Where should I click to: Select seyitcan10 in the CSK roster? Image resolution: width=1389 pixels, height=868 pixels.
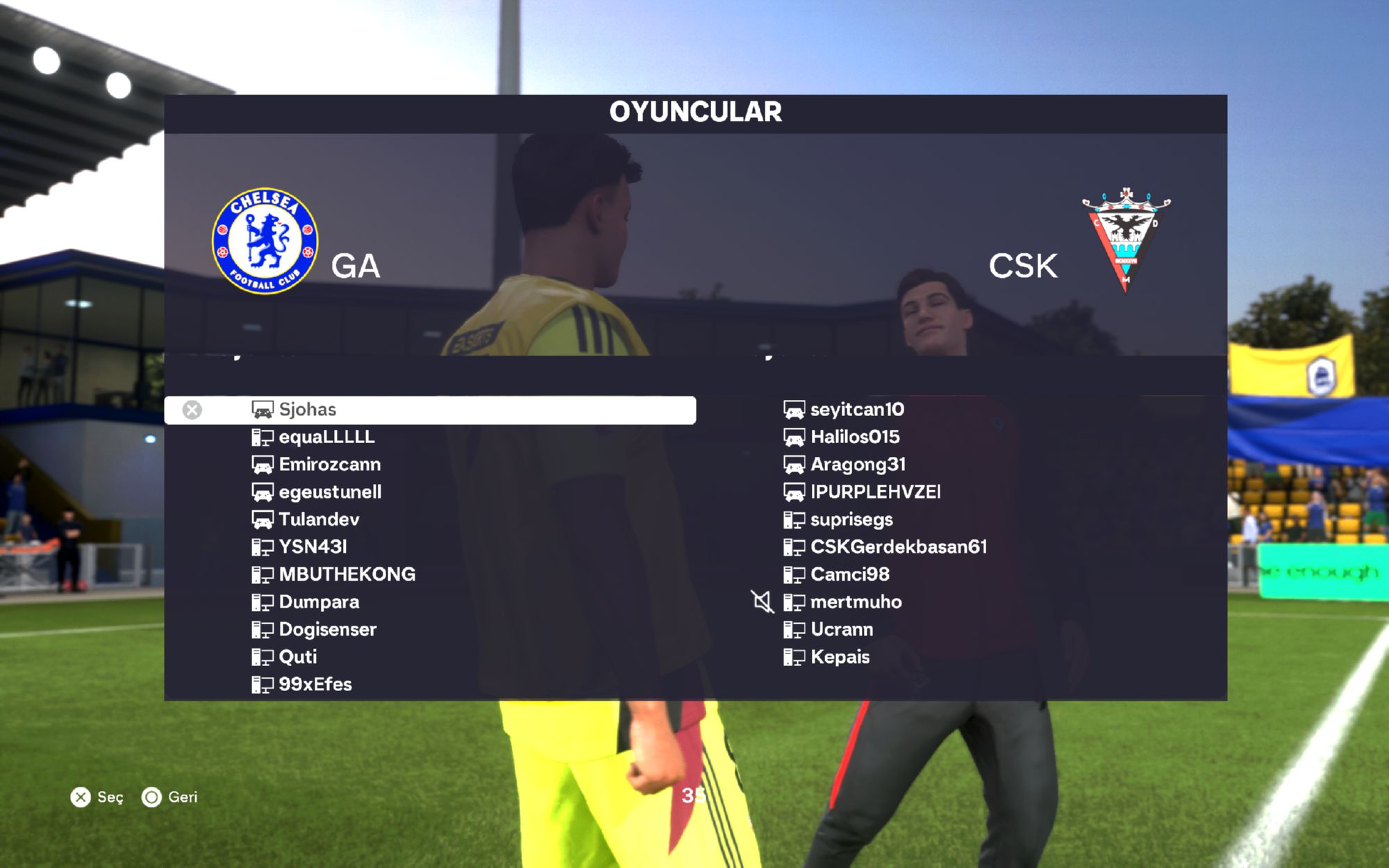pyautogui.click(x=857, y=410)
